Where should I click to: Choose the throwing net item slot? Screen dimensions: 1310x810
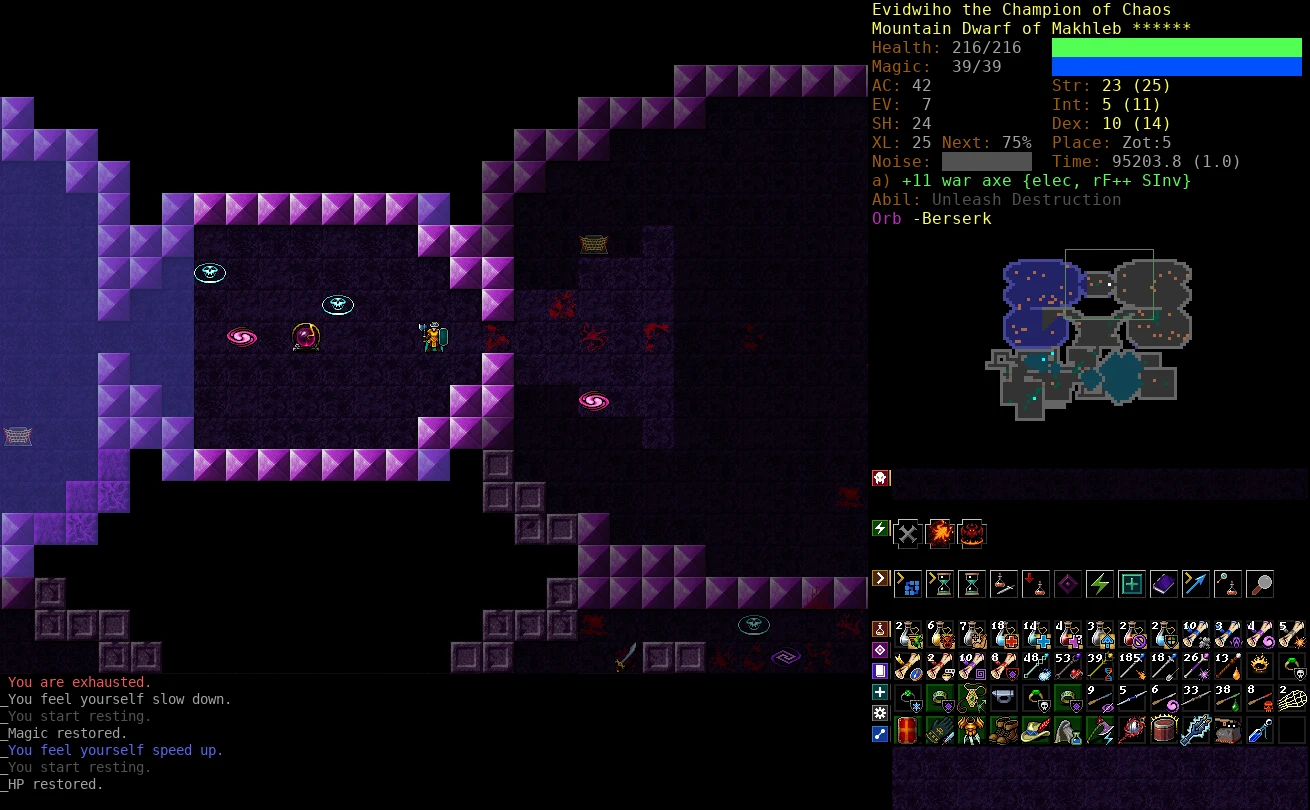1291,698
